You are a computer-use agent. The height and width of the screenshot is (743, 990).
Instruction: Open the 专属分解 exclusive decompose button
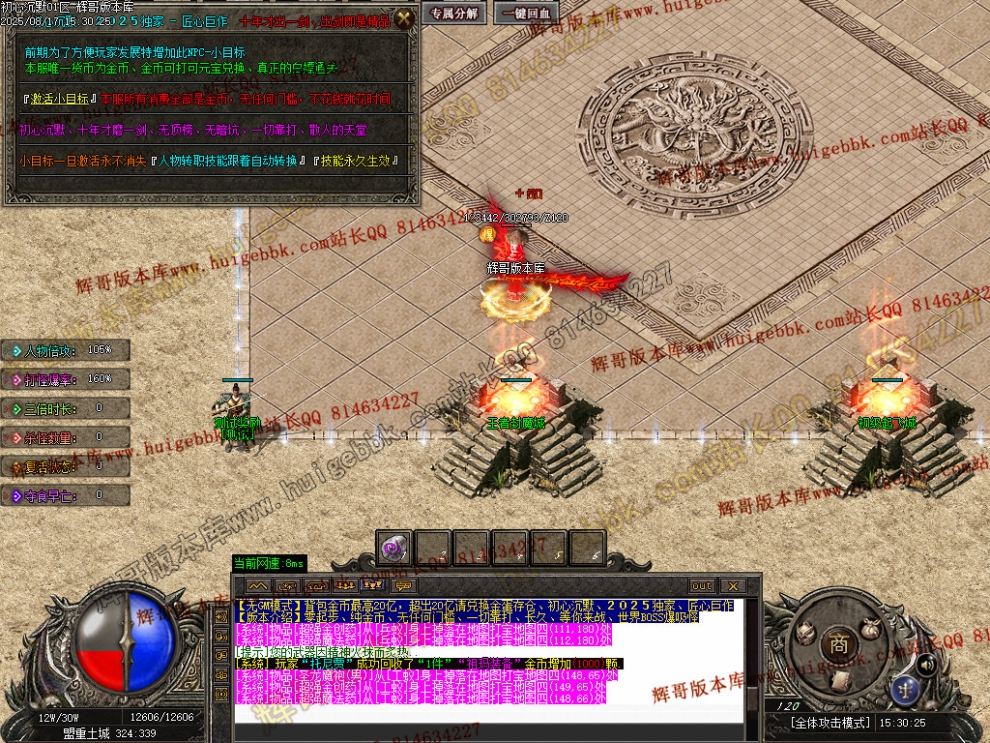click(x=453, y=13)
